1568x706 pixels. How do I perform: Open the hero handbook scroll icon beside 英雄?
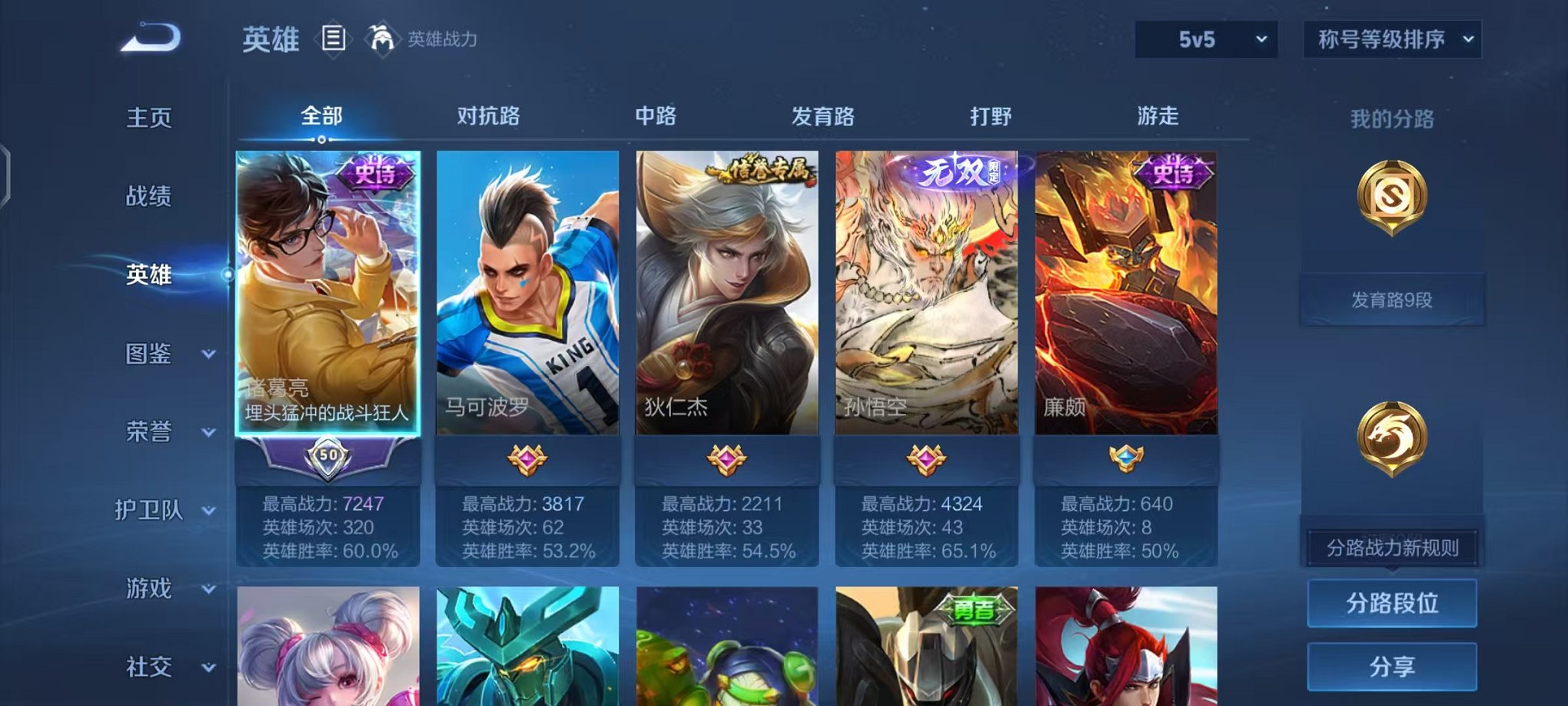point(334,37)
